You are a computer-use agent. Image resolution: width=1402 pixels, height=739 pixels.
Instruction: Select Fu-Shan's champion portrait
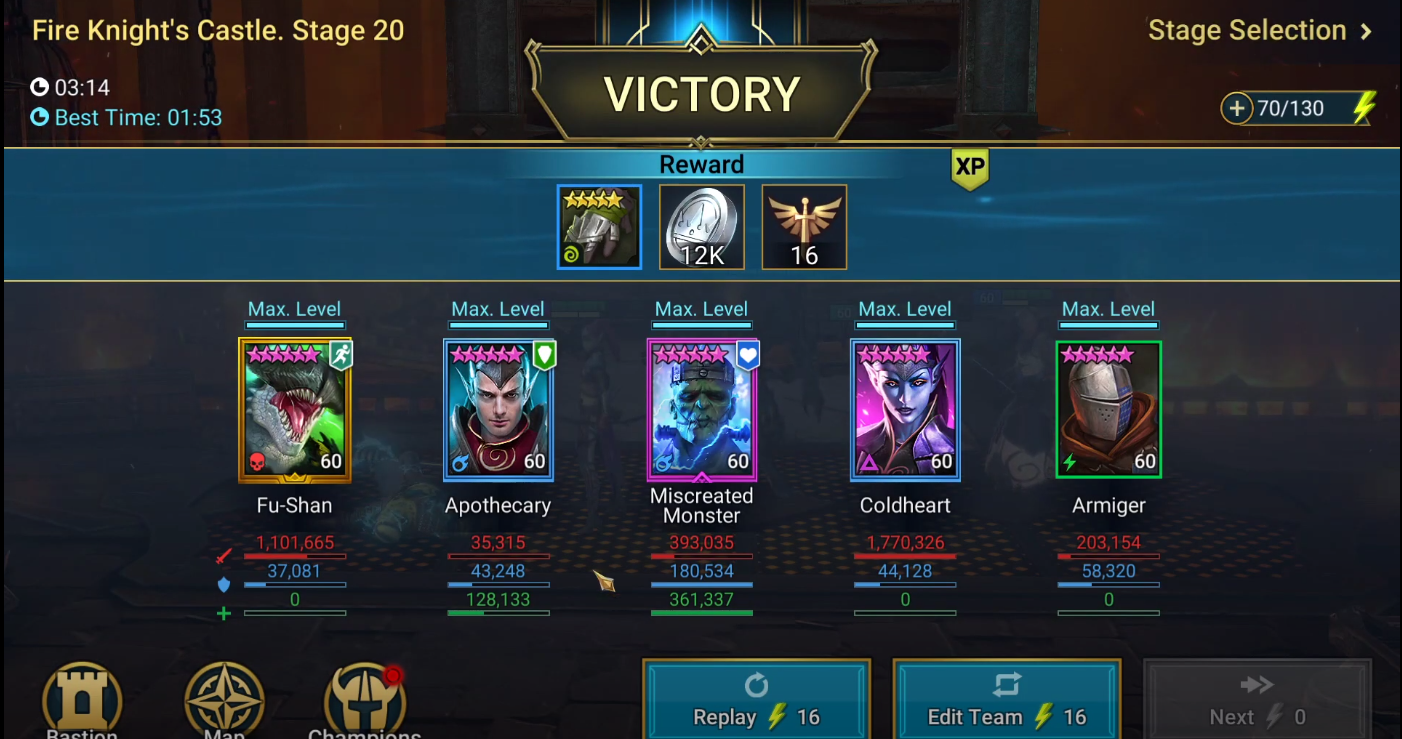coord(295,410)
